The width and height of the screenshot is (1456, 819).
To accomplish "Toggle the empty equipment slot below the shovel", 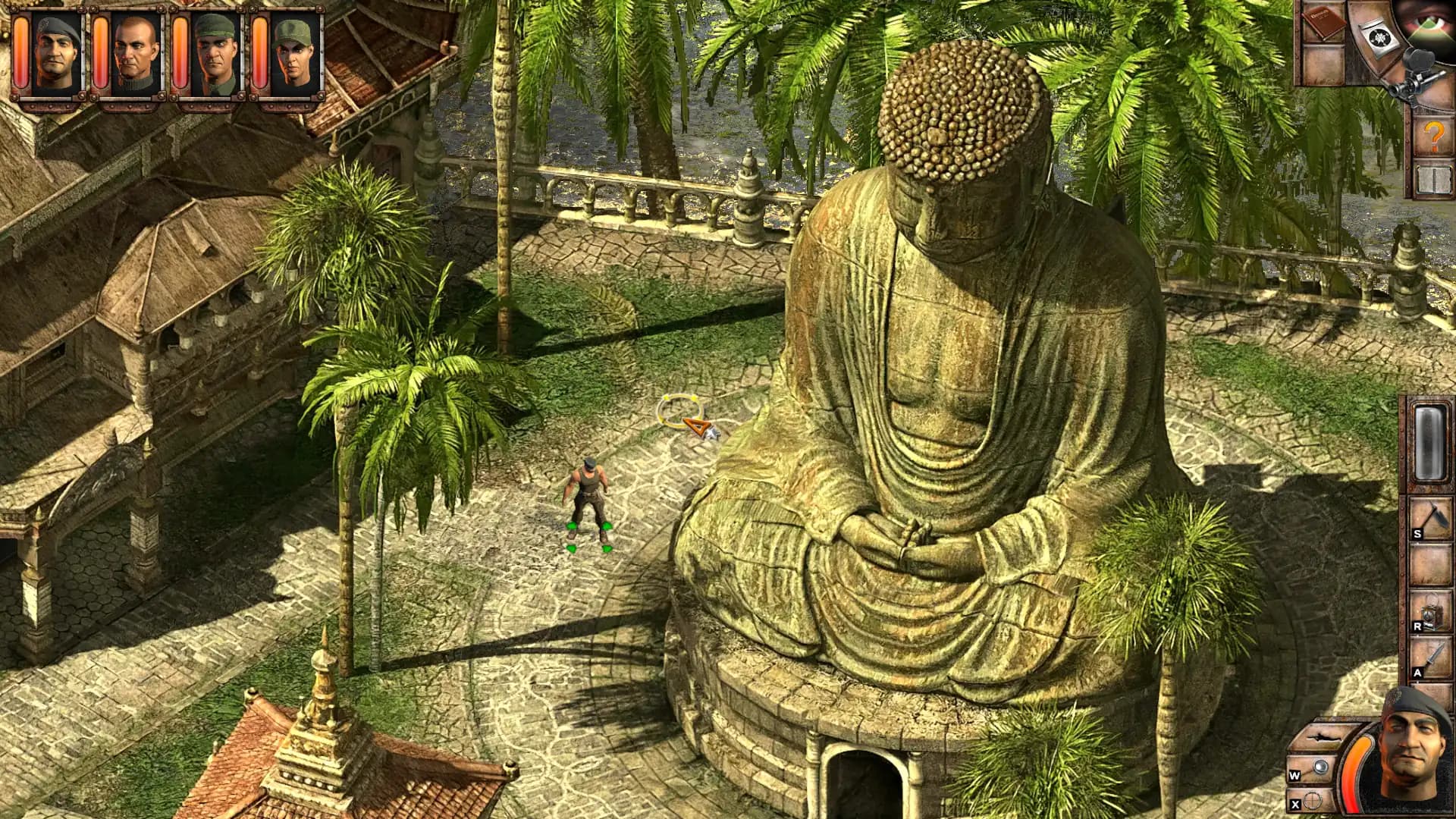I will pos(1430,565).
